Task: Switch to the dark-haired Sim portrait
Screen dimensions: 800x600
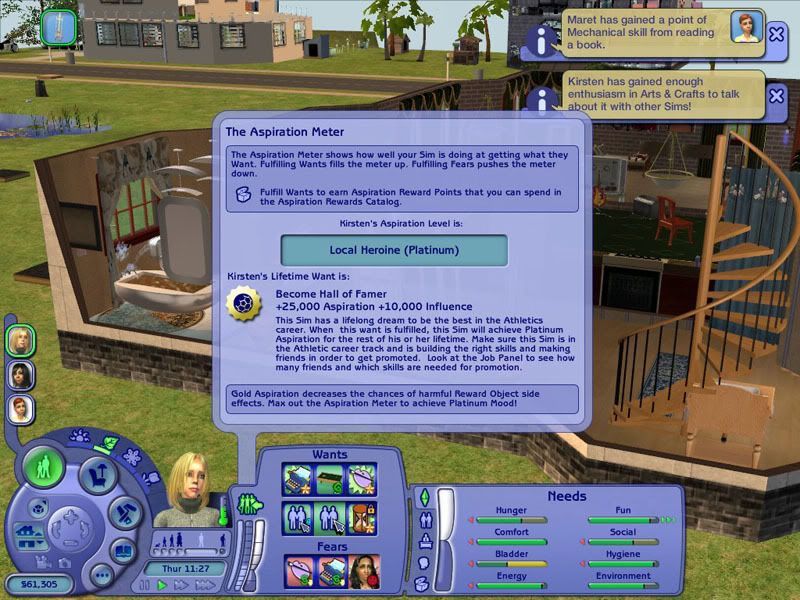Action: pyautogui.click(x=21, y=375)
